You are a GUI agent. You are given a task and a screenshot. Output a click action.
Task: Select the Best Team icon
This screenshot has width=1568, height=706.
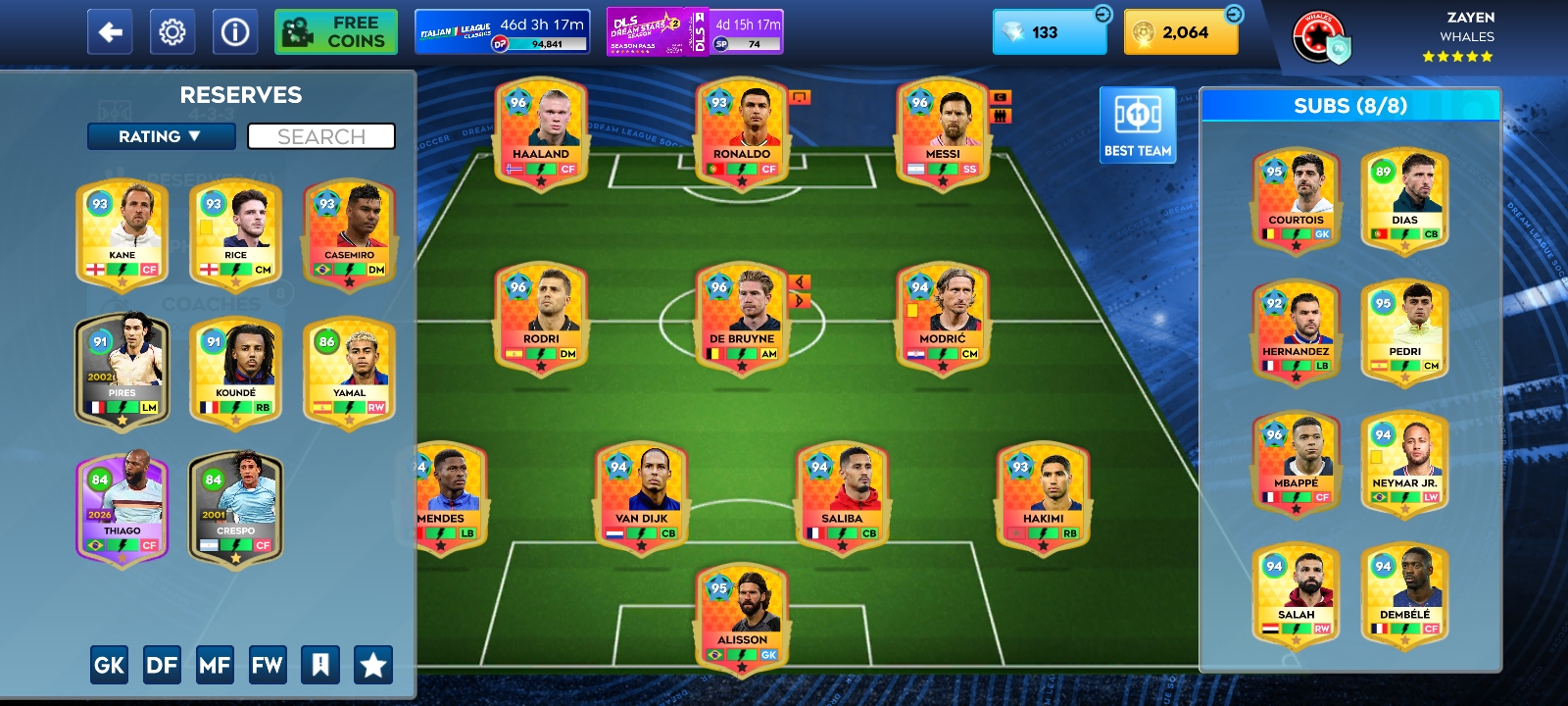point(1137,124)
